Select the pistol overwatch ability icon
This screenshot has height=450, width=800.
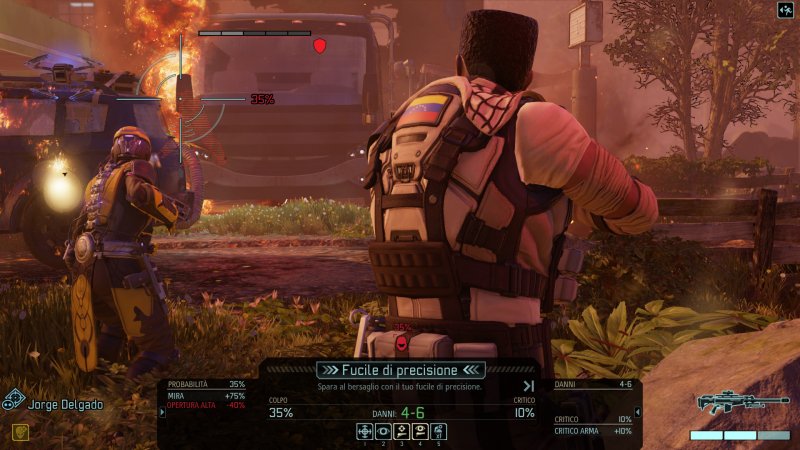point(420,431)
